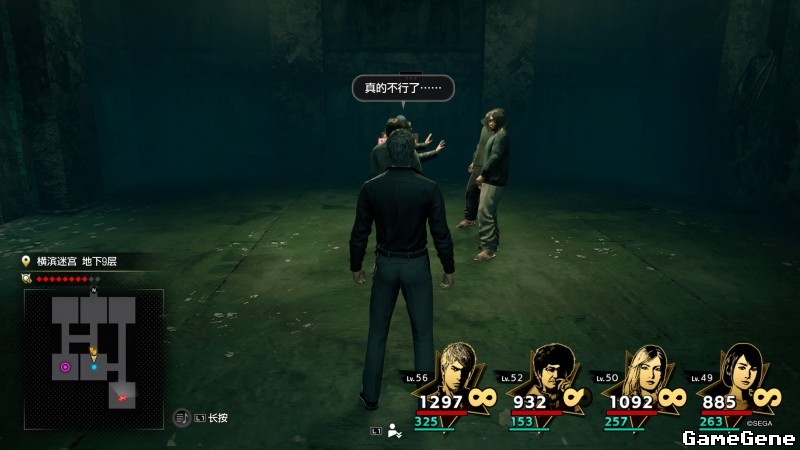
Task: Click the party auto-follow icon
Action: (396, 431)
